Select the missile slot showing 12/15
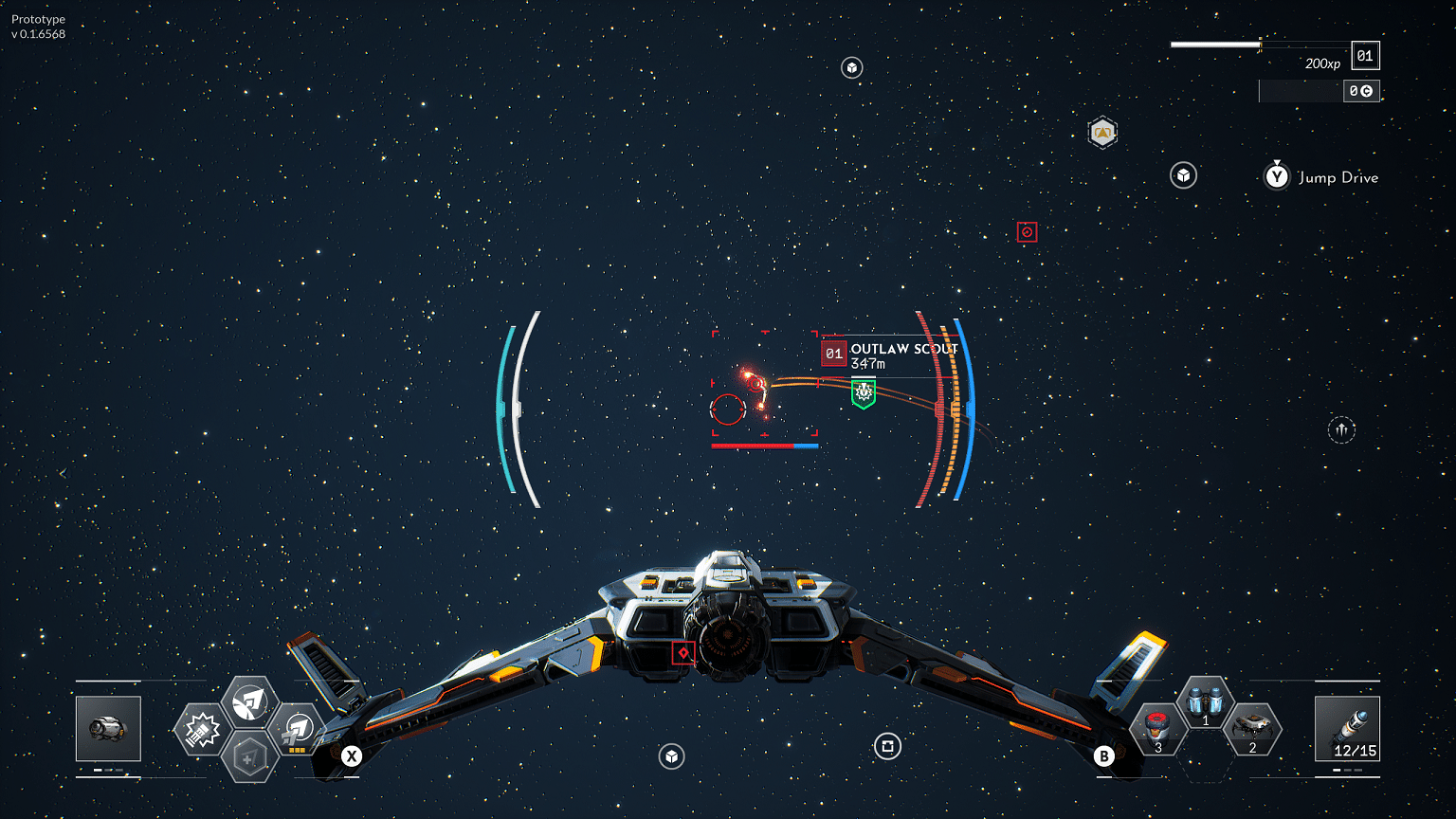This screenshot has width=1456, height=819. [1347, 728]
